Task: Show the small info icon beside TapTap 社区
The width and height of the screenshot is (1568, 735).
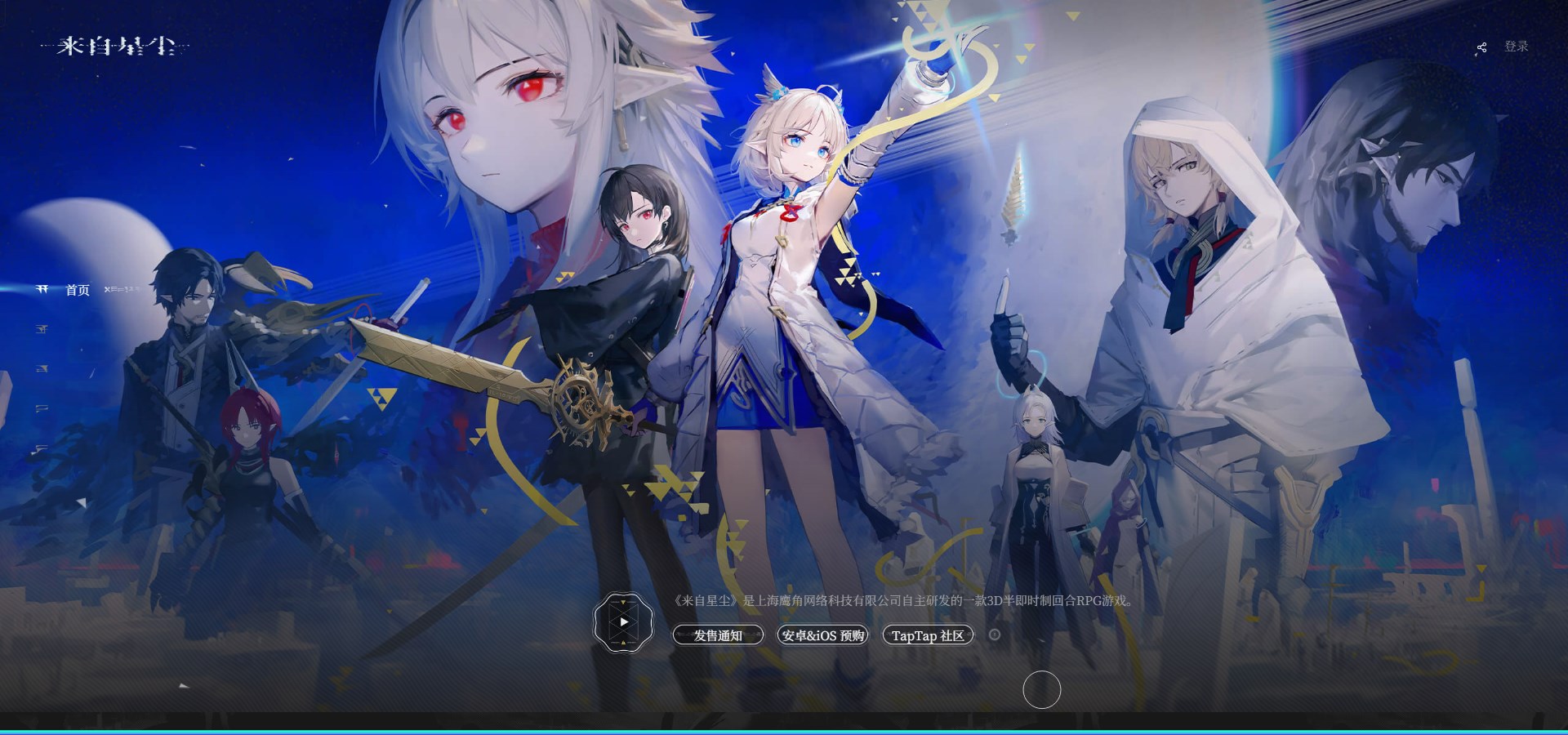Action: click(995, 635)
